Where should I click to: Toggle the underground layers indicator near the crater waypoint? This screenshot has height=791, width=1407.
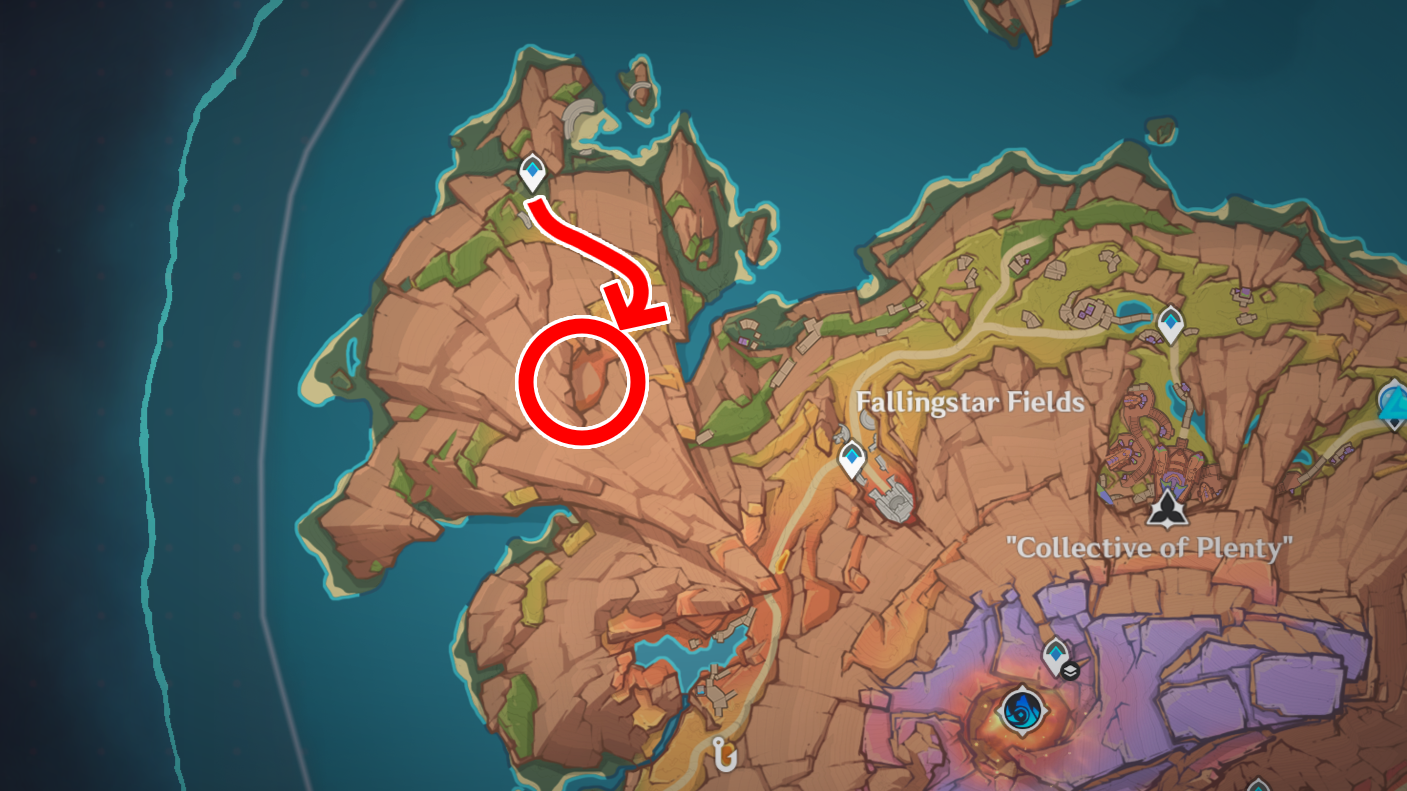[1069, 673]
